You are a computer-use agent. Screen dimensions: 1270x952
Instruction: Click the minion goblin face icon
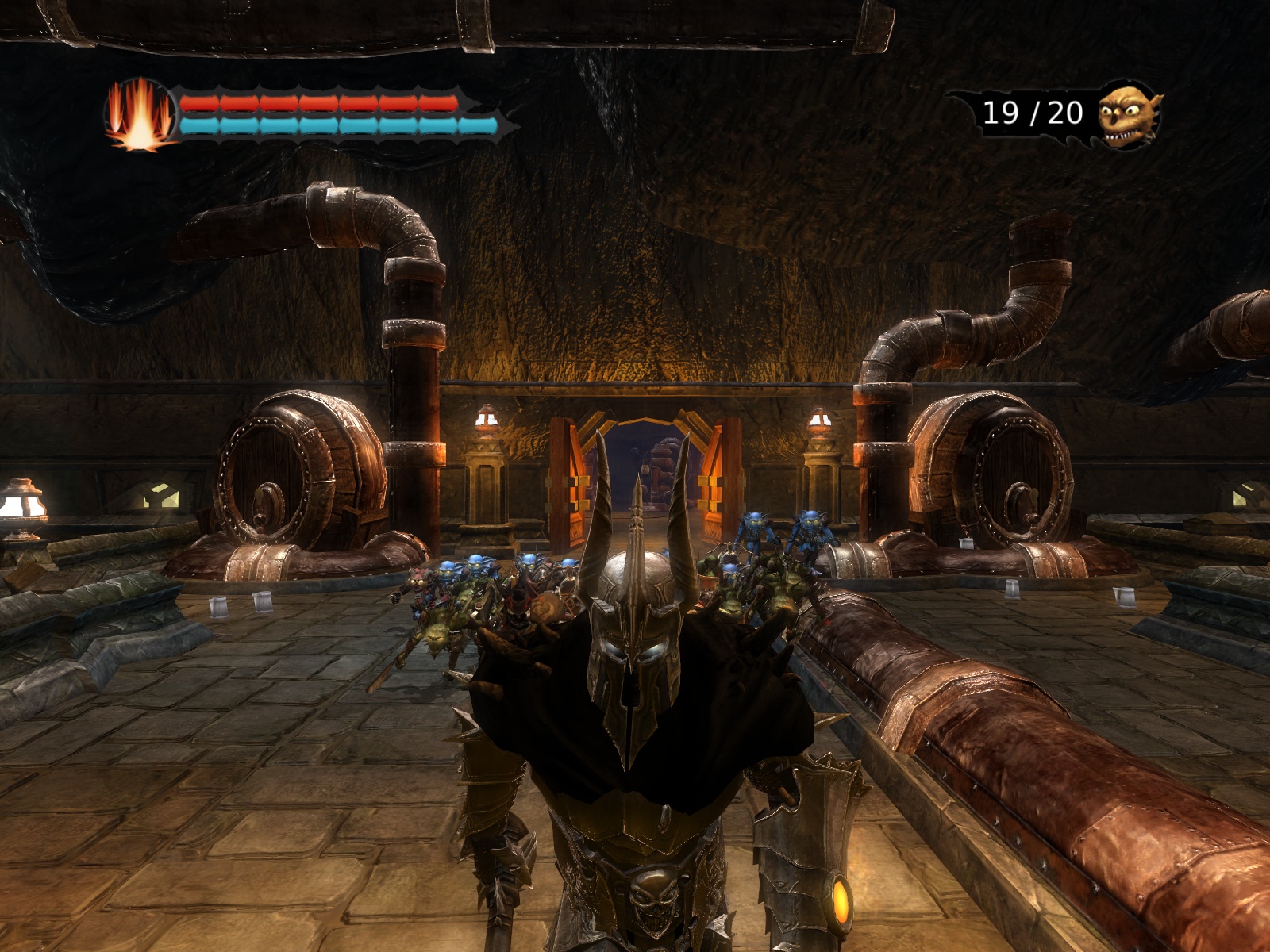(1127, 113)
